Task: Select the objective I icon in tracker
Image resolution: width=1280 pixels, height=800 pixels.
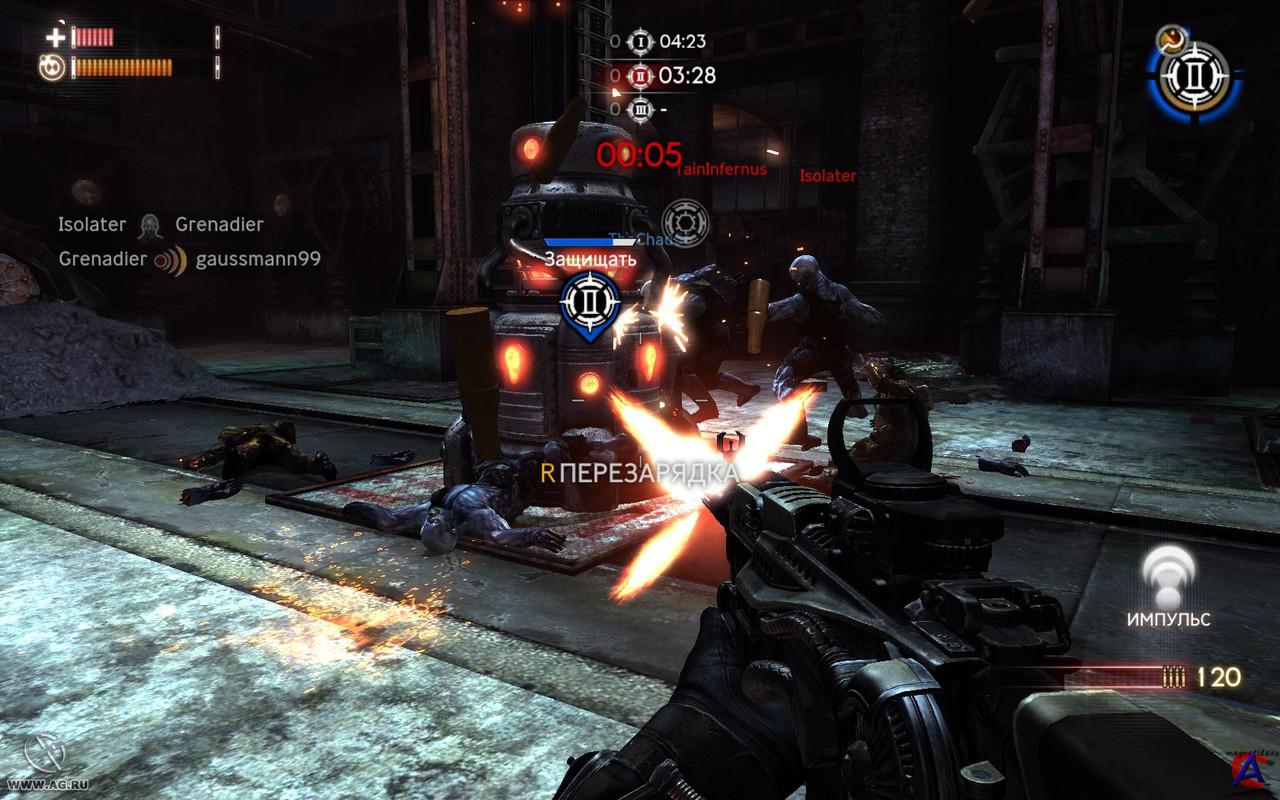Action: [x=640, y=42]
